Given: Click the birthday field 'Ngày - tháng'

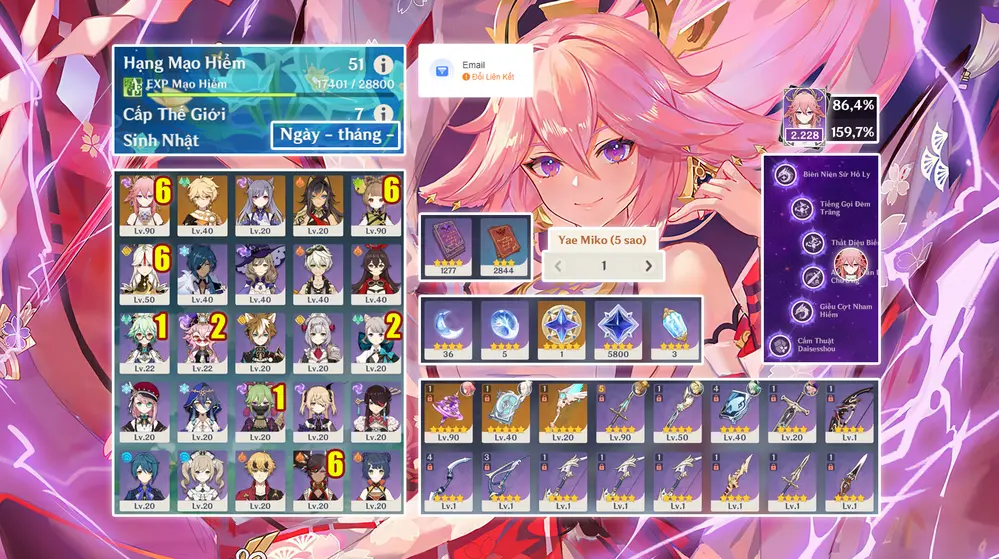Looking at the screenshot, I should 335,135.
